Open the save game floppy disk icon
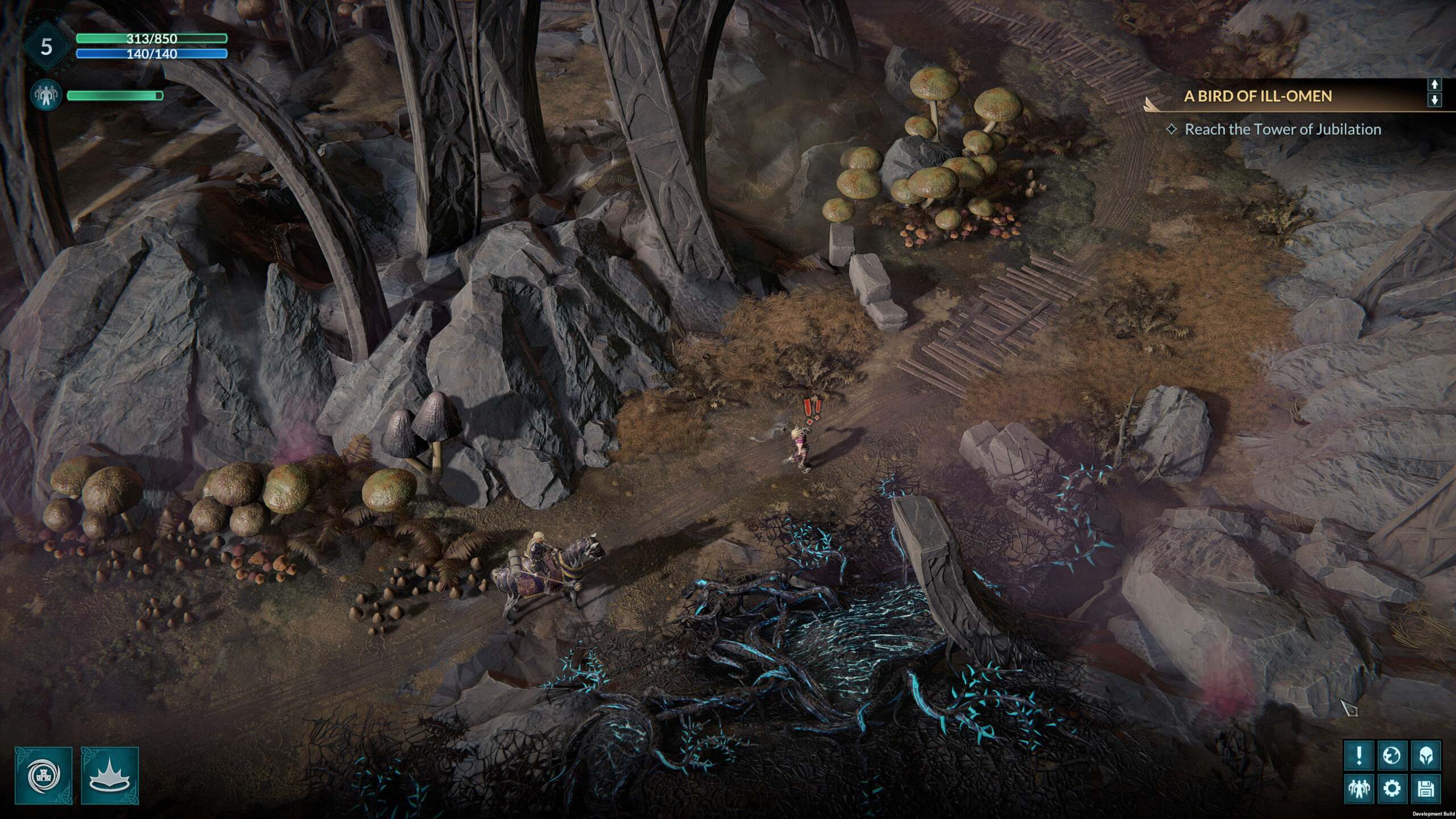This screenshot has width=1456, height=819. (x=1425, y=789)
